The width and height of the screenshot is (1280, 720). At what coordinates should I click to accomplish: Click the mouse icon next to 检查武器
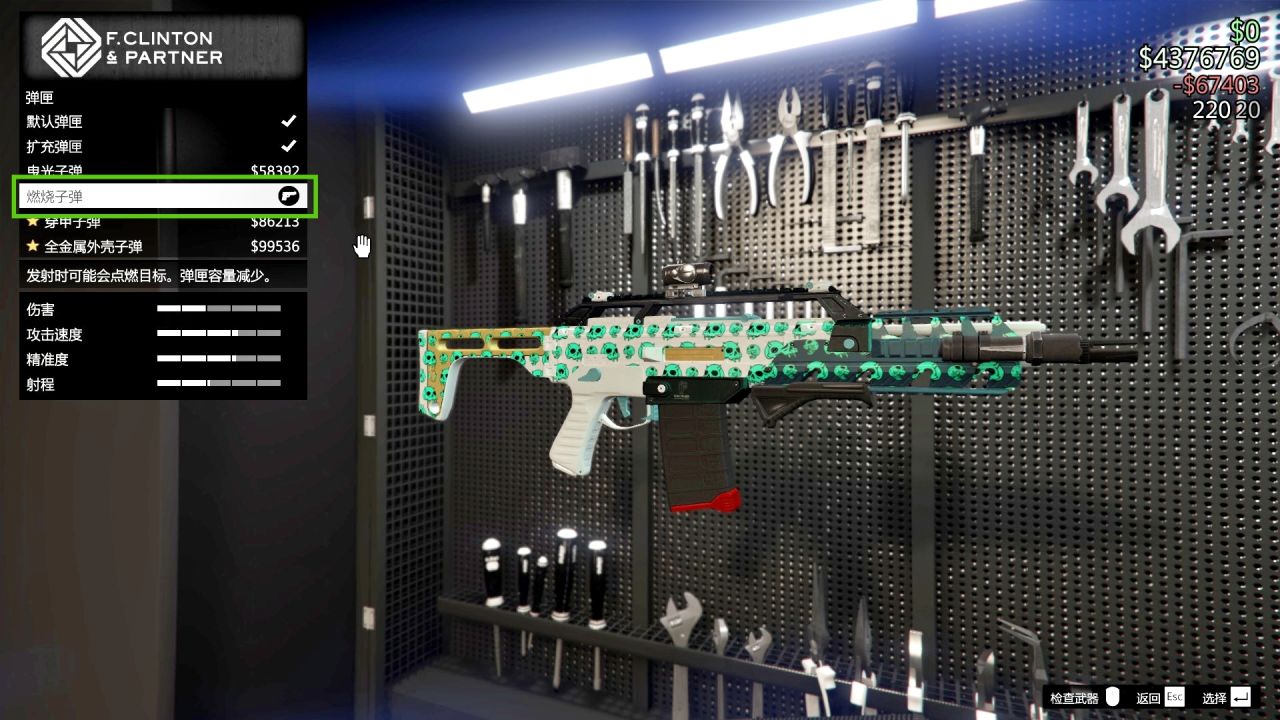[1111, 696]
